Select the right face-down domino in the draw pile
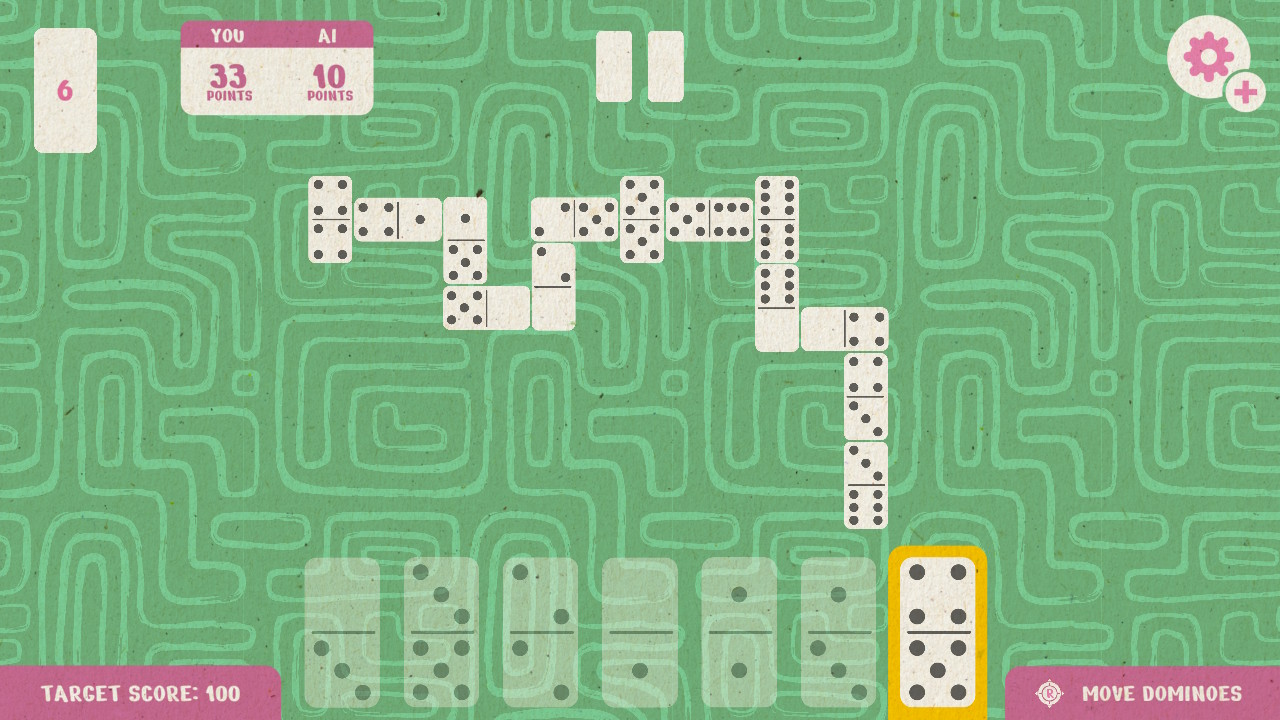1280x720 pixels. pyautogui.click(x=665, y=67)
